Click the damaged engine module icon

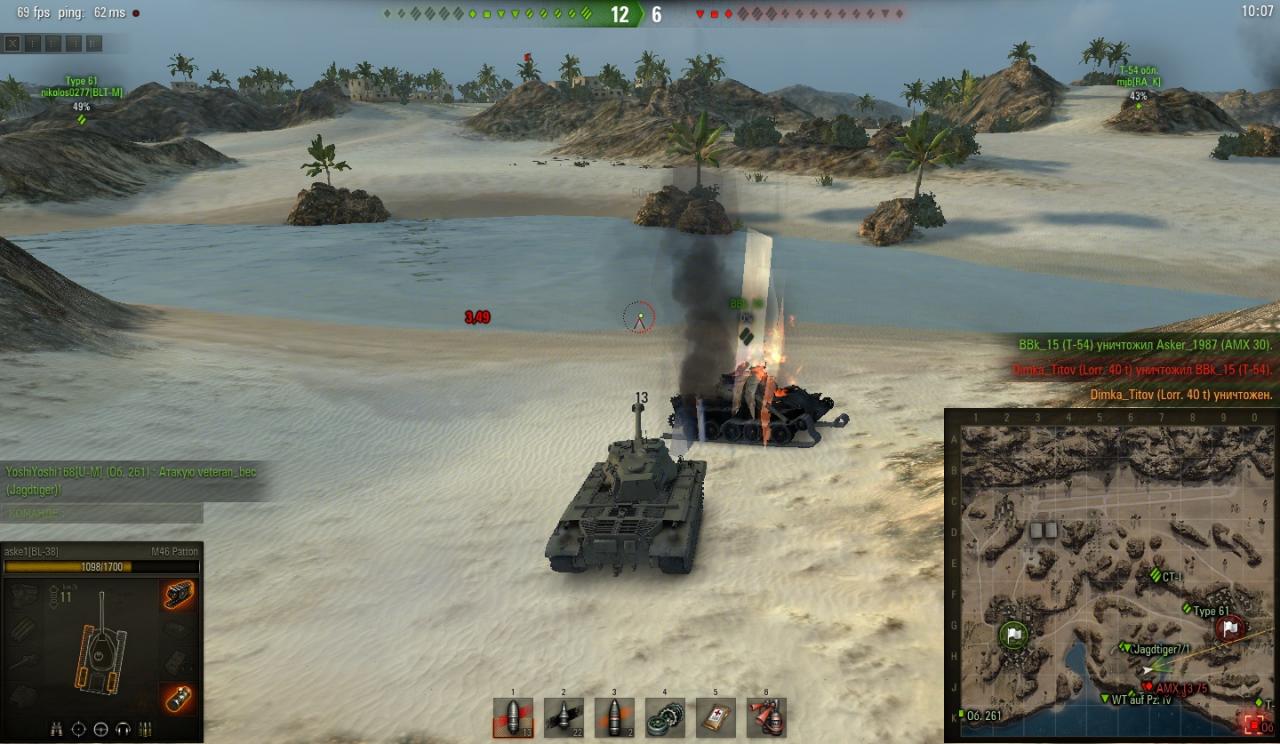pos(179,595)
